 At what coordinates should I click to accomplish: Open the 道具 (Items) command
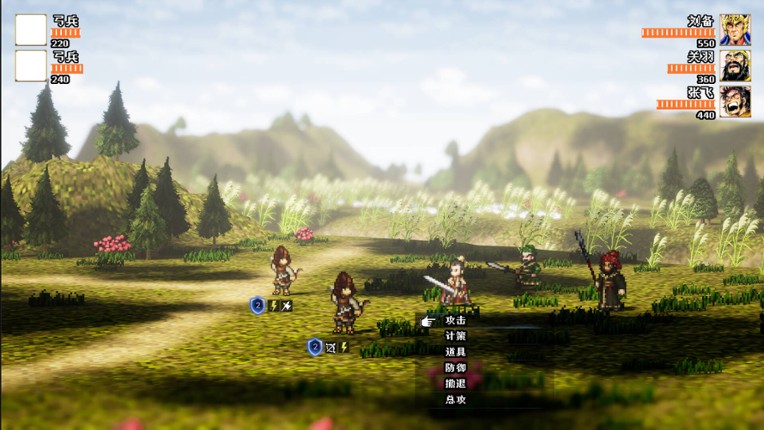tap(455, 352)
